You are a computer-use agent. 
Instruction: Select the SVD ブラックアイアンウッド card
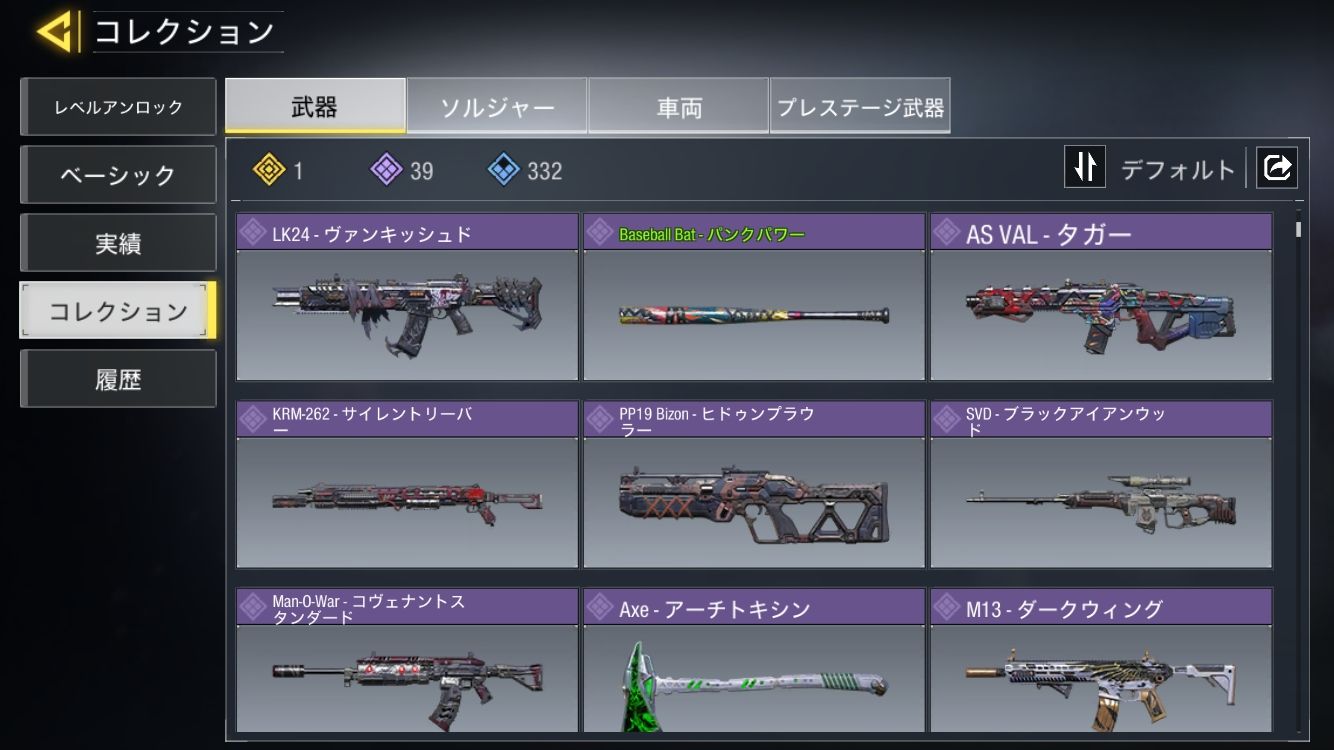(1101, 485)
